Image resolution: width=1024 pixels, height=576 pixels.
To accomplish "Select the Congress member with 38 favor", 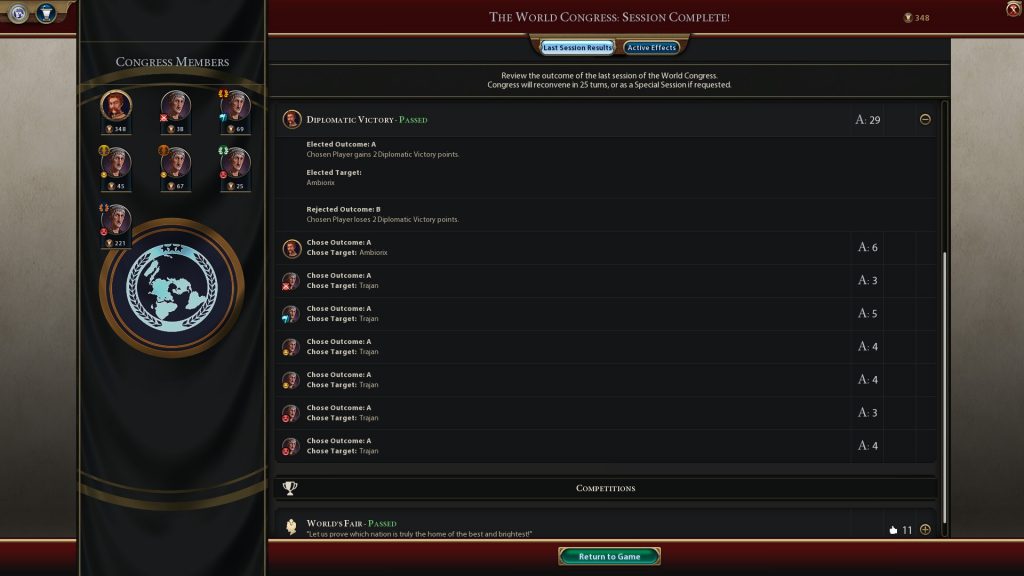I will pyautogui.click(x=176, y=107).
